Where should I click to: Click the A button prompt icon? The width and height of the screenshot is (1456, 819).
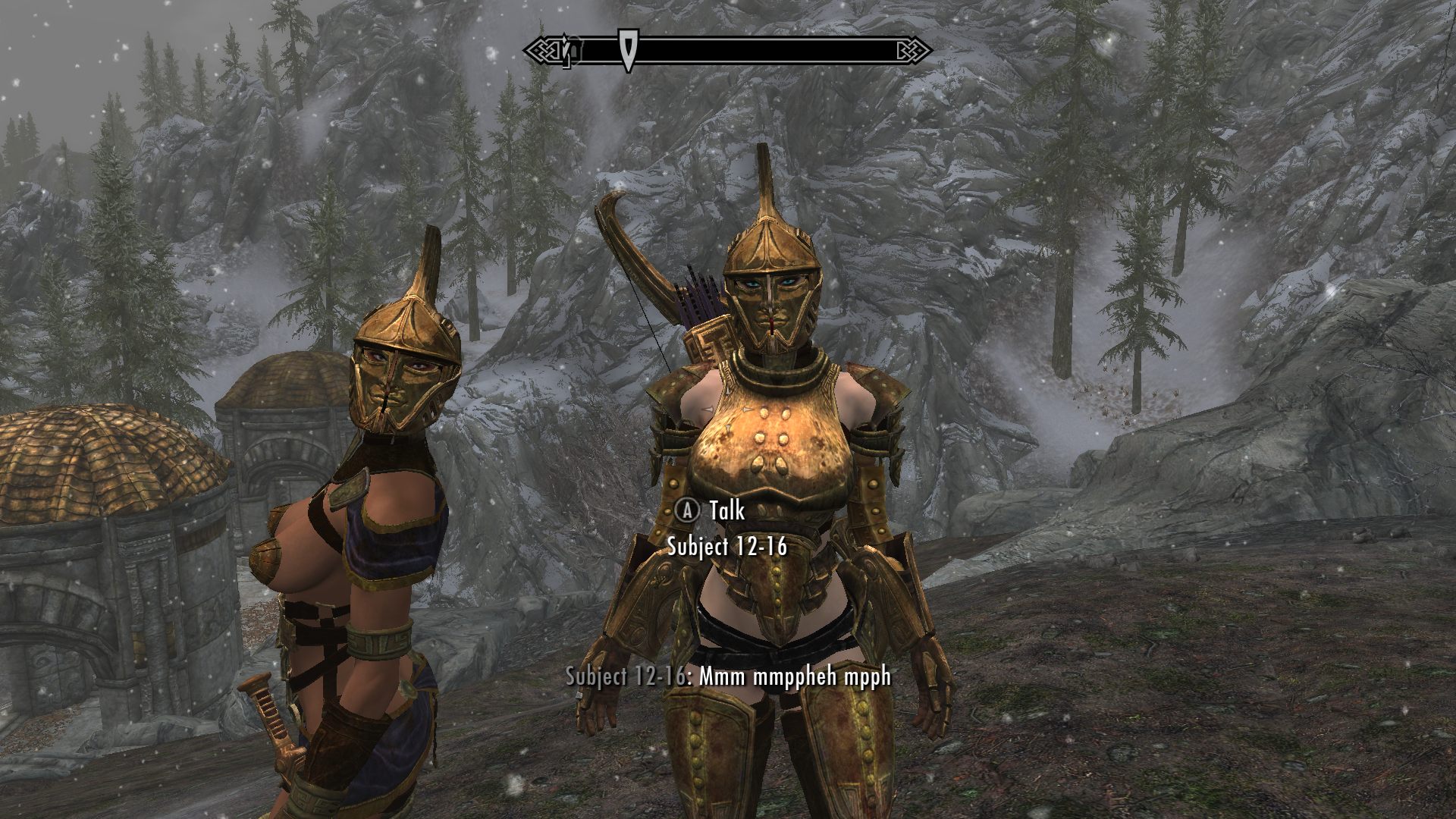point(689,512)
